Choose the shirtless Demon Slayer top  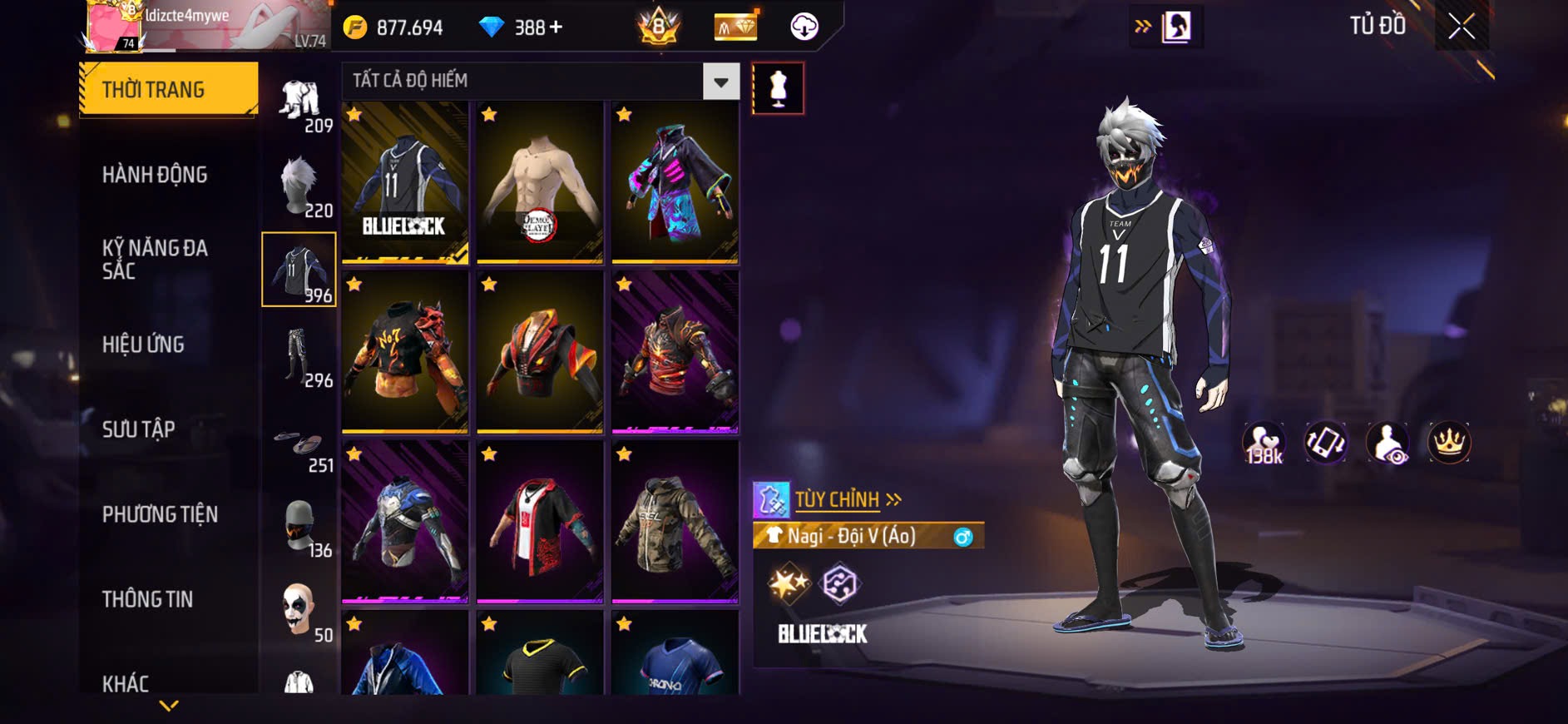[x=540, y=182]
